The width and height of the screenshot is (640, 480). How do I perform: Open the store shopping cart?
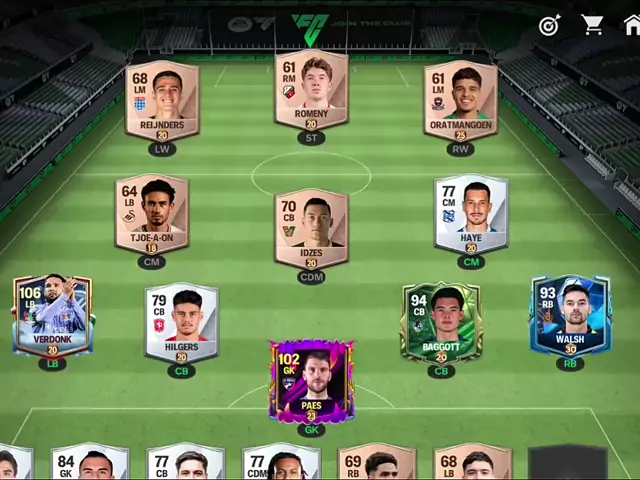[593, 25]
